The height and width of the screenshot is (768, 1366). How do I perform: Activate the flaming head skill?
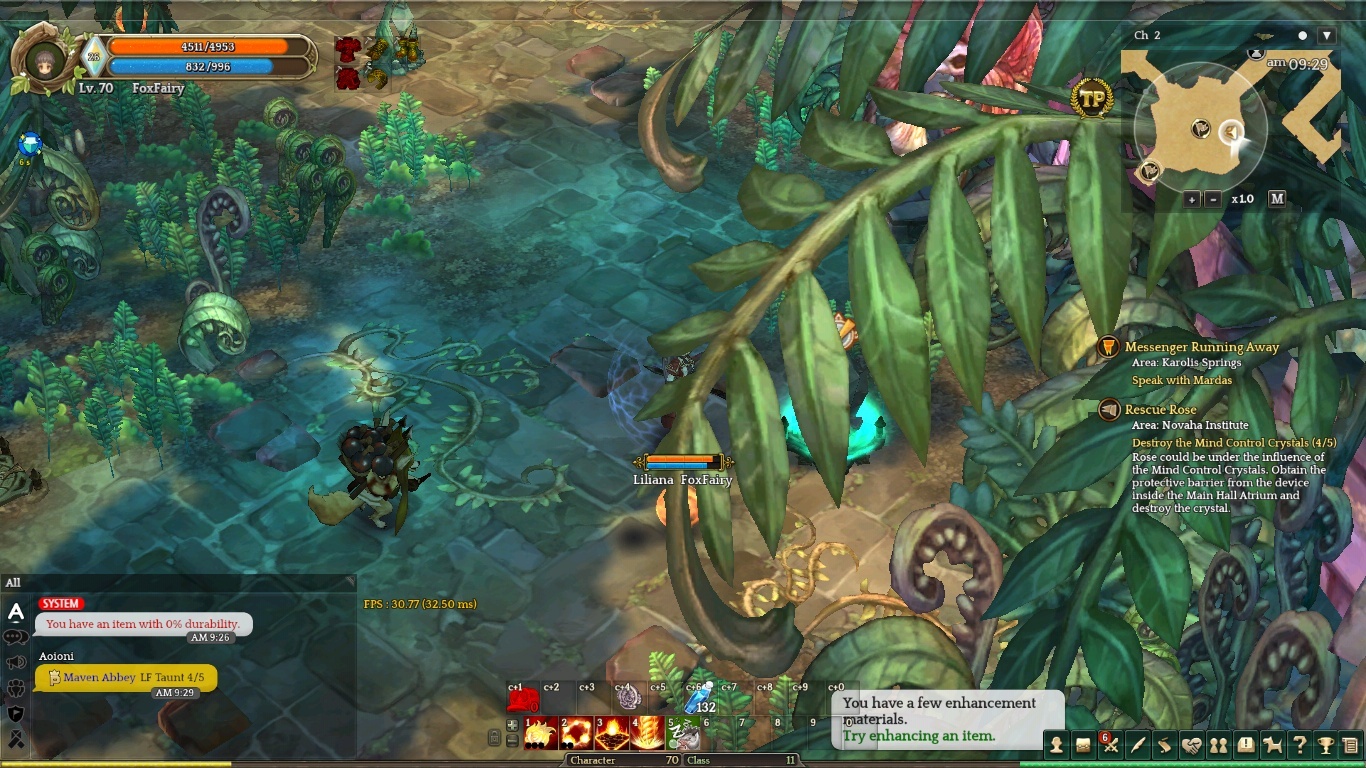[541, 734]
